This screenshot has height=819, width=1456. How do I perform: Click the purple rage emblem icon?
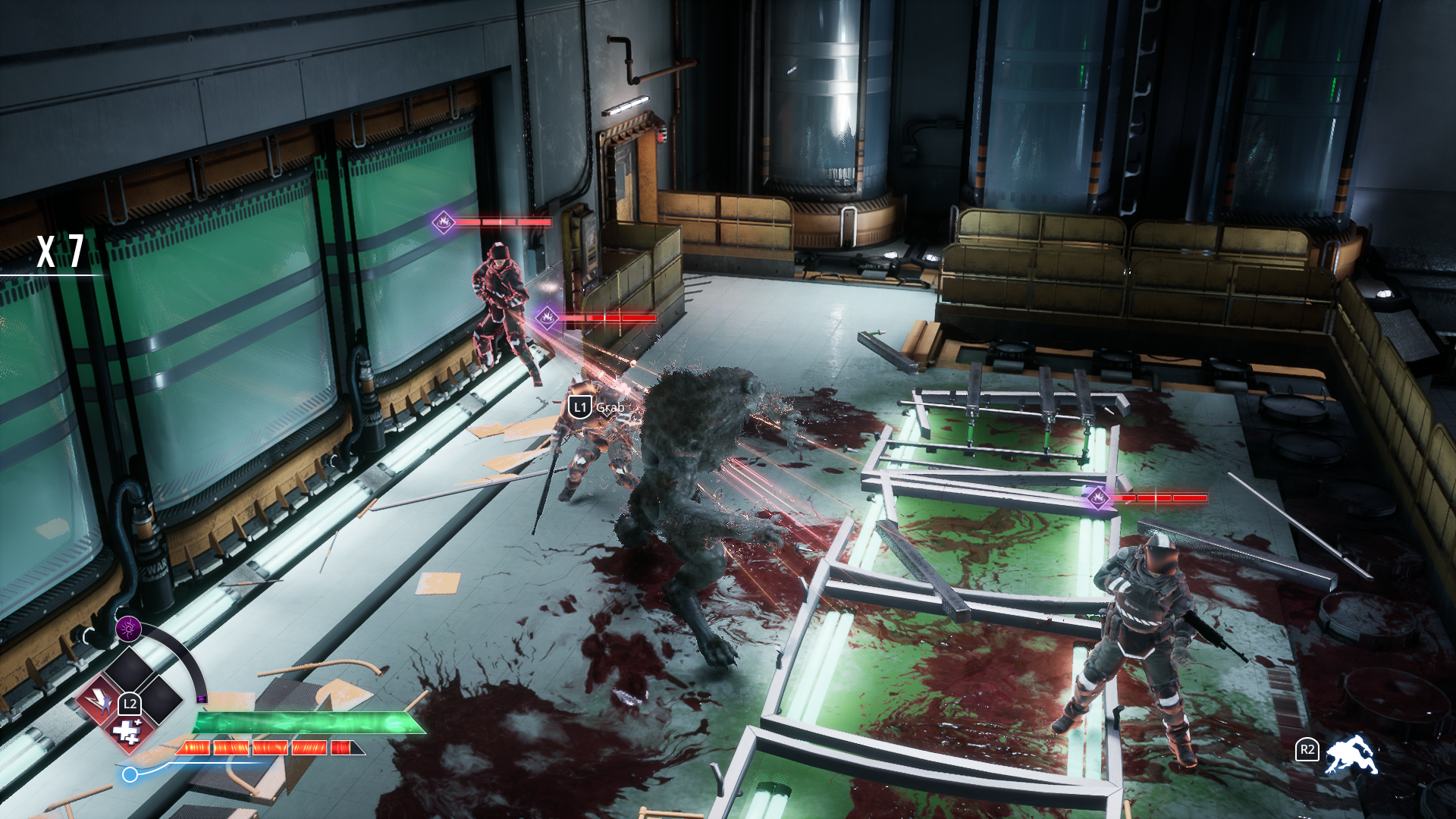(128, 628)
